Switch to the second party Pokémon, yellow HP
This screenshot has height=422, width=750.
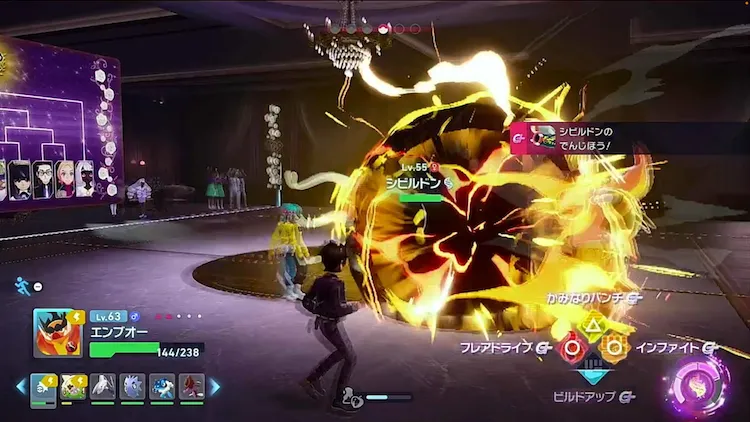tap(73, 387)
